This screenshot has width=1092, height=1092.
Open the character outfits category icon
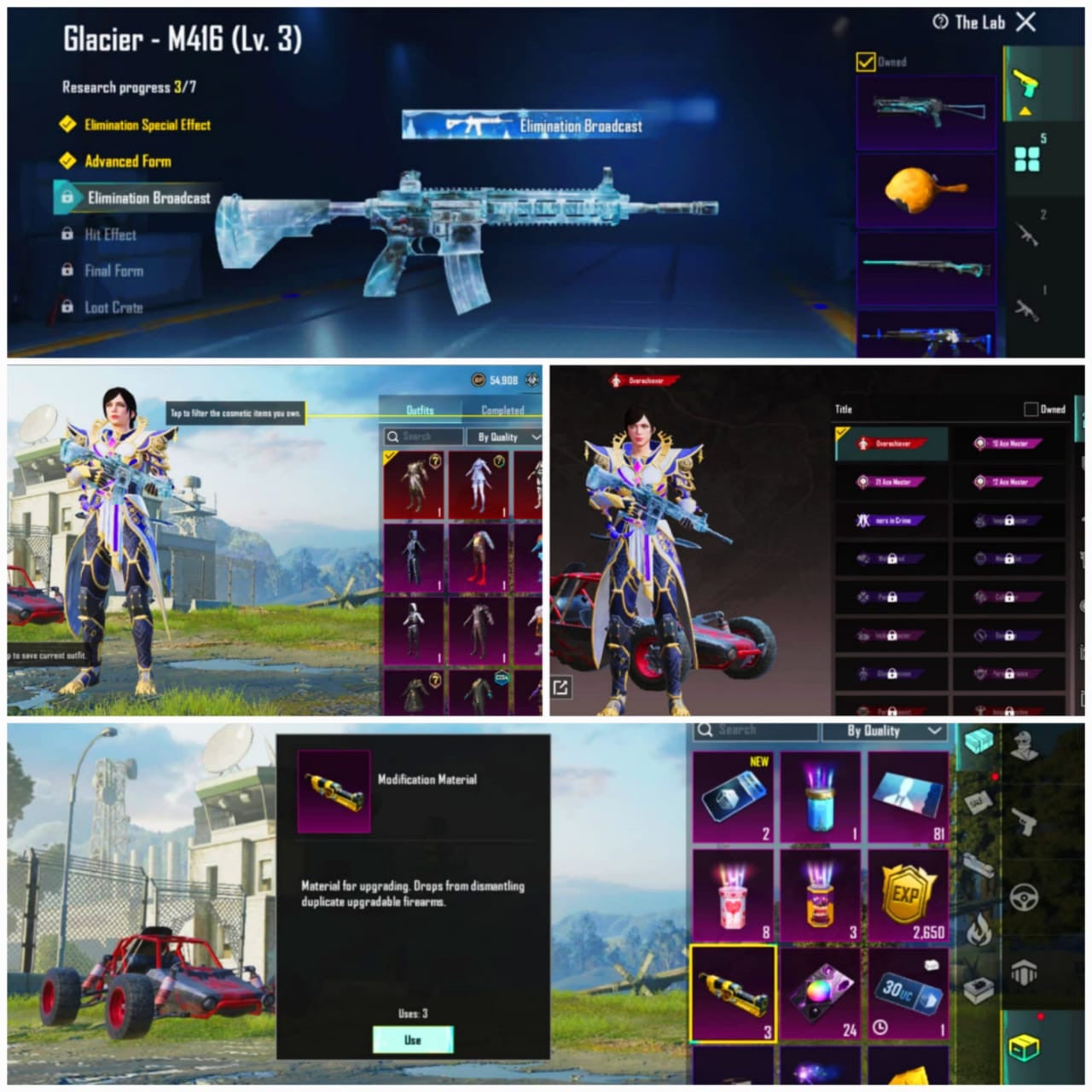pyautogui.click(x=1024, y=745)
